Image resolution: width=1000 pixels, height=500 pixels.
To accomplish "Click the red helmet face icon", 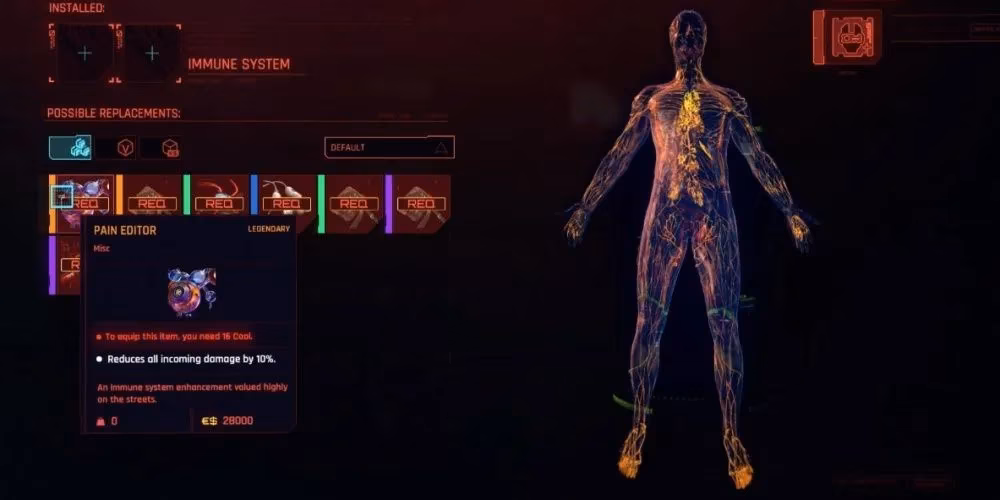I will pos(848,38).
